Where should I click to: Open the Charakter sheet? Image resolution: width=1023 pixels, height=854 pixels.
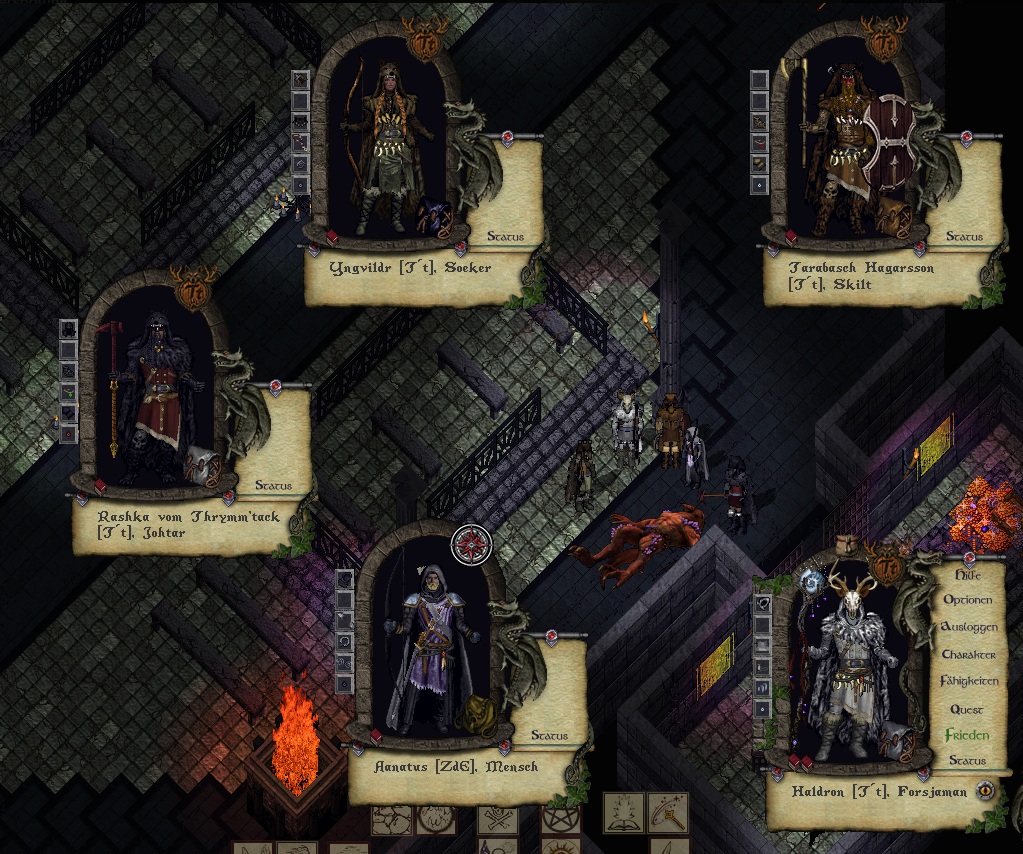click(x=968, y=654)
